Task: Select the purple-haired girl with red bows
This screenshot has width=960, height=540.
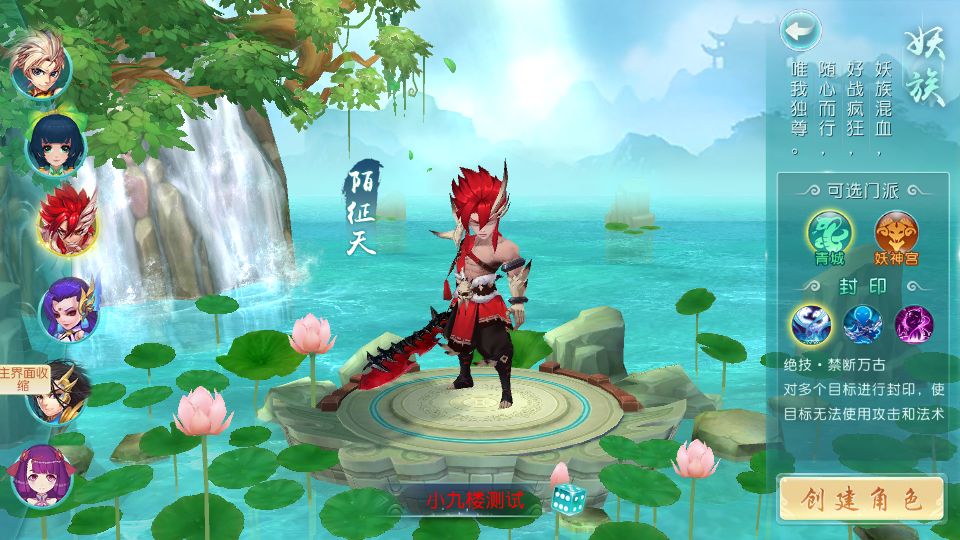Action: 41,474
